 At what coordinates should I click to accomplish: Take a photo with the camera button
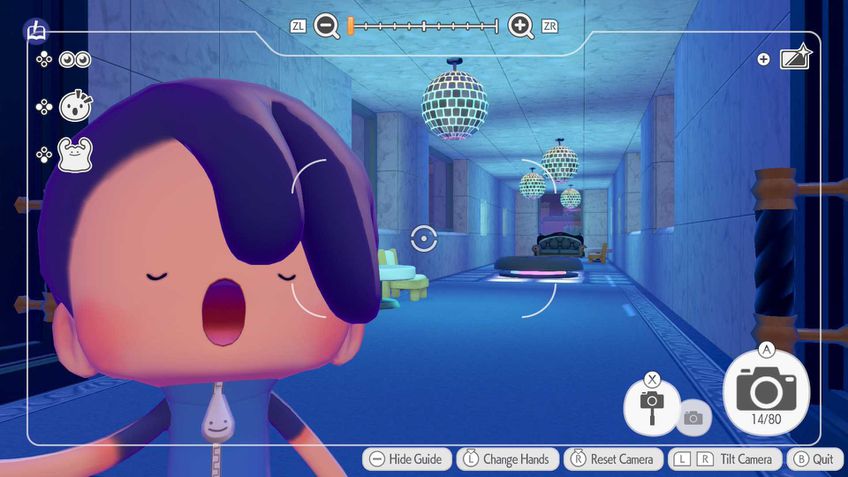[765, 392]
